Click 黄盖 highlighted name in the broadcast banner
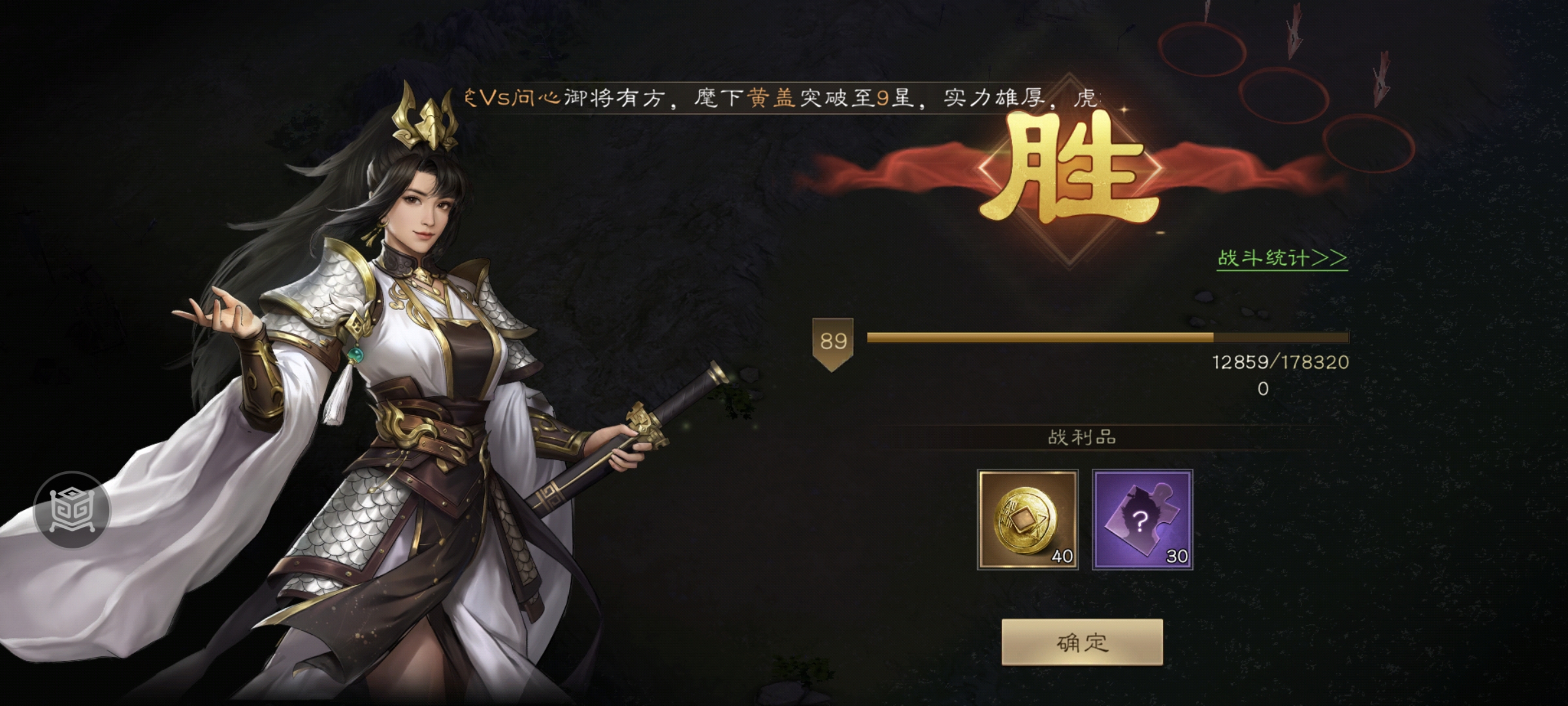The height and width of the screenshot is (706, 1568). (773, 96)
